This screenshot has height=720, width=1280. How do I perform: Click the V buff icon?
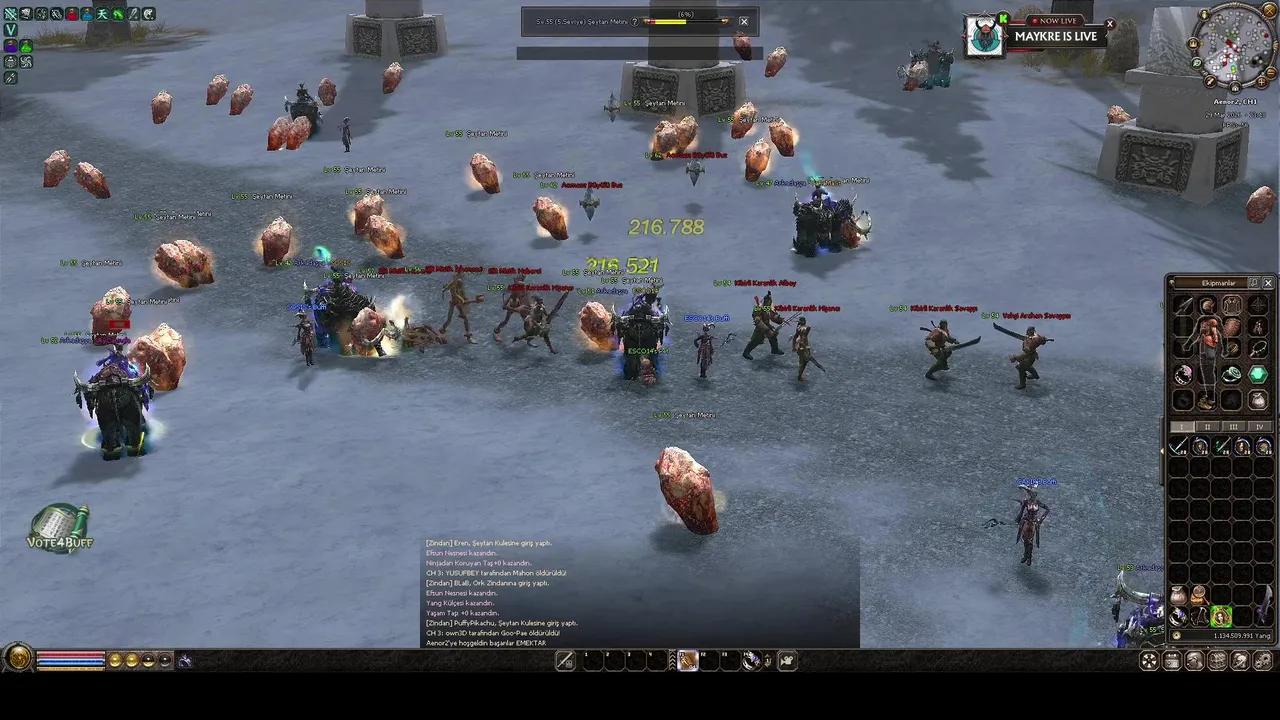point(10,30)
